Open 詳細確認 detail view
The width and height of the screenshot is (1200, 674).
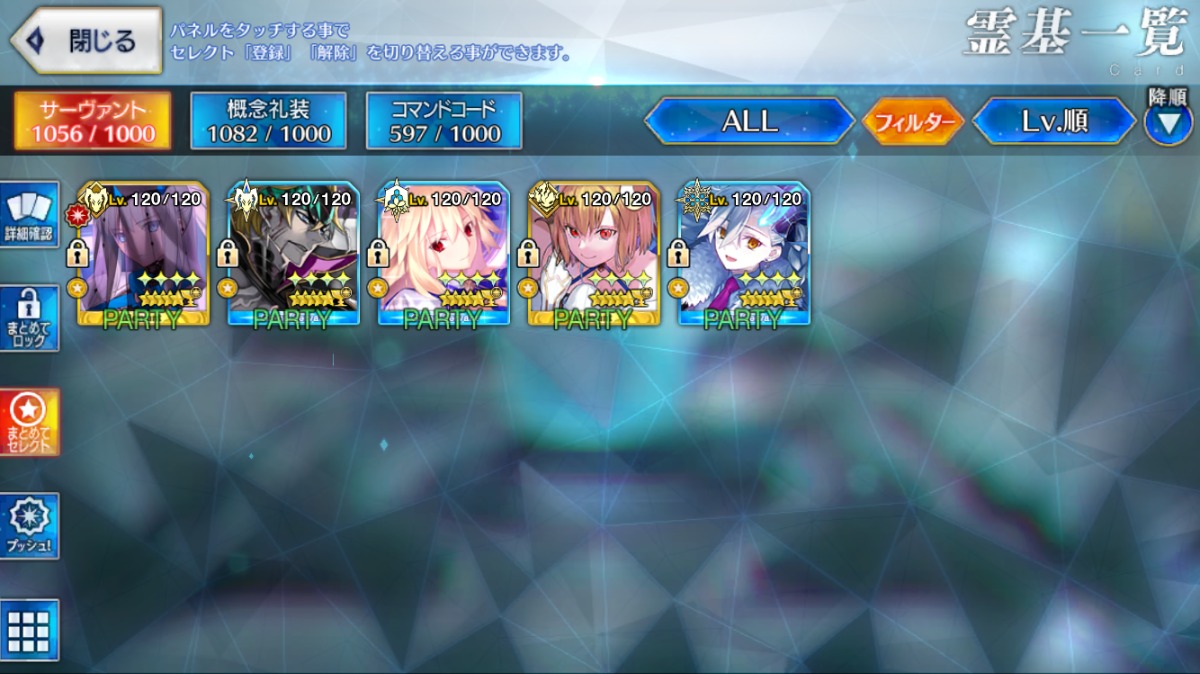click(x=30, y=215)
